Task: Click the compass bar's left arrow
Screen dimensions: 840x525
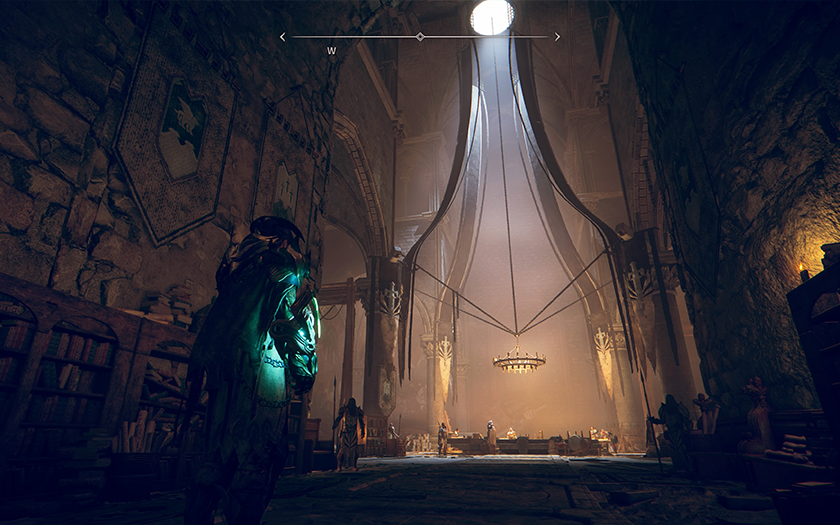Action: (283, 37)
